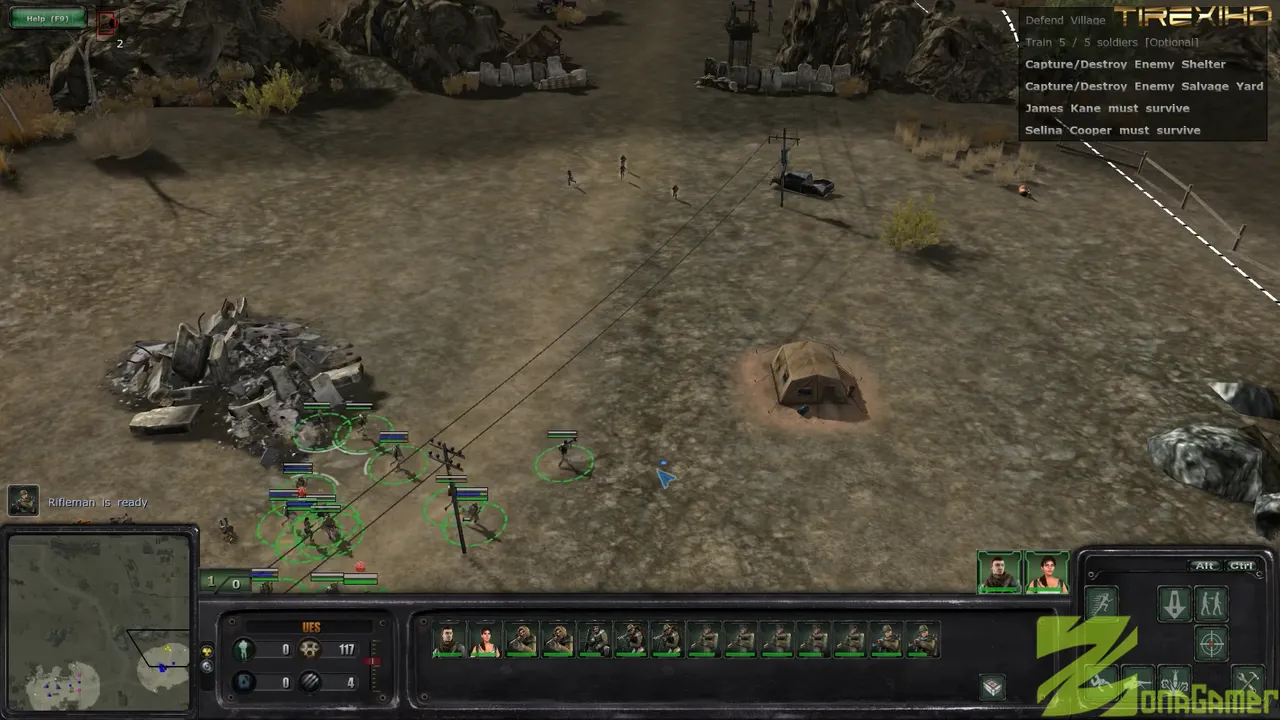Toggle the Ctrl command modifier button

(x=1241, y=566)
